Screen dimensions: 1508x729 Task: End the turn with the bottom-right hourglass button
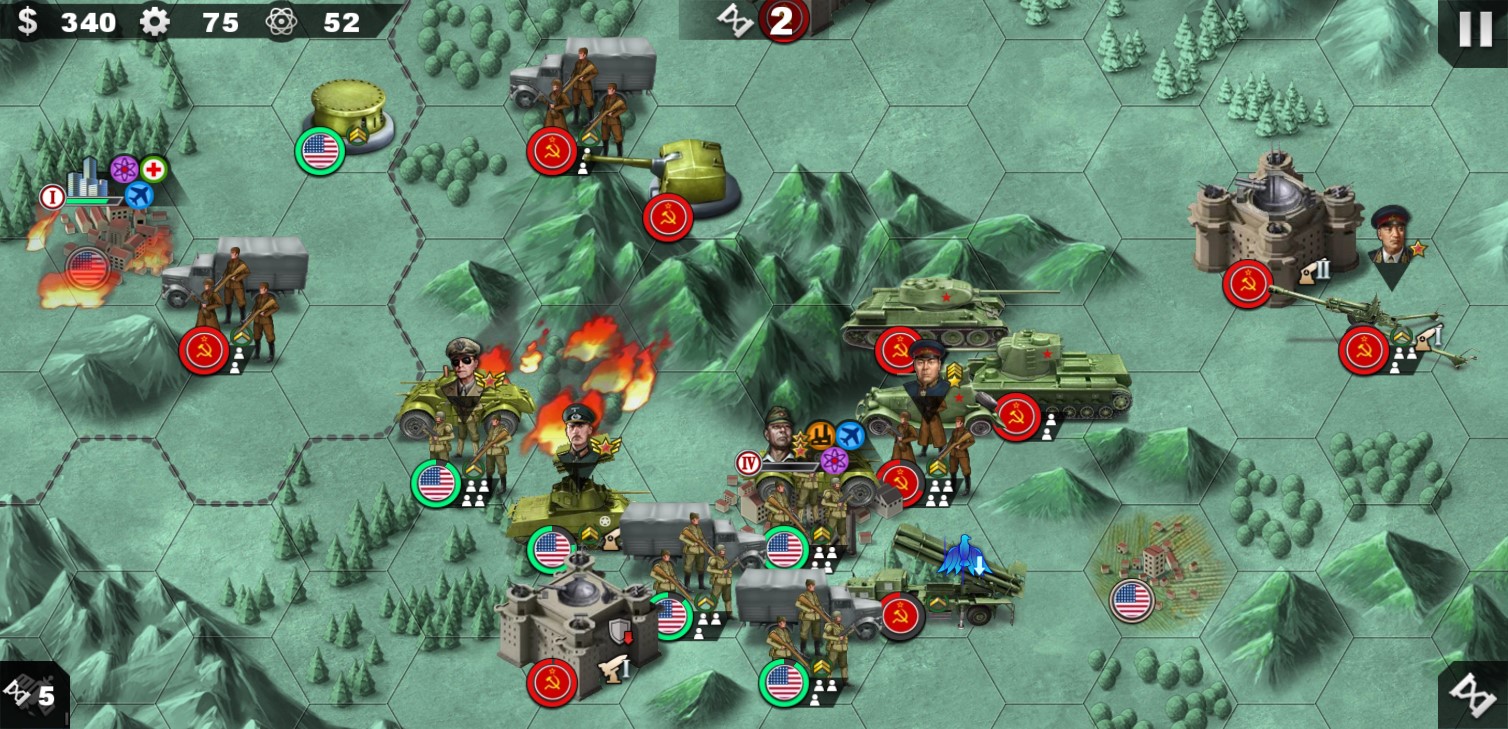click(x=1473, y=694)
